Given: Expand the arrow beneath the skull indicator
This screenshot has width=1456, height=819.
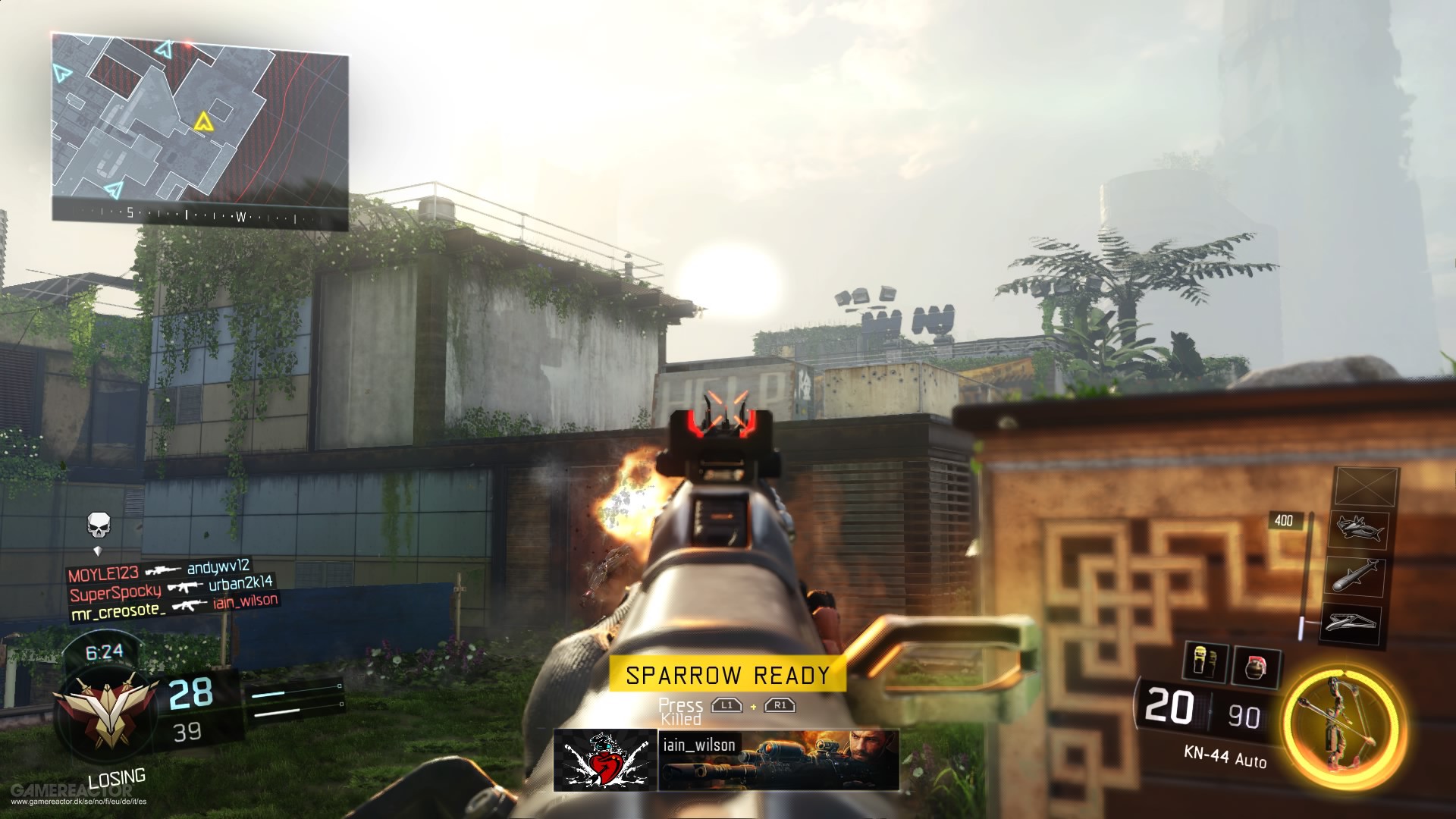Looking at the screenshot, I should [x=98, y=550].
